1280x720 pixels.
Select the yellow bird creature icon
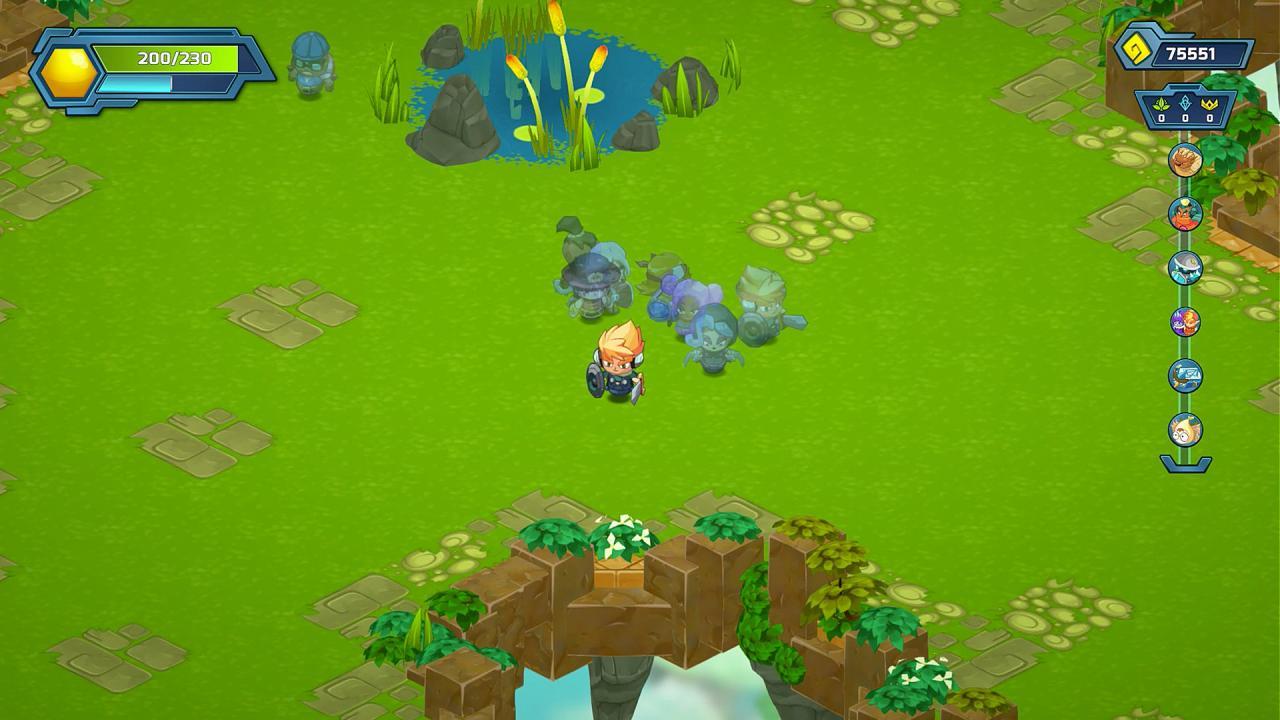pos(1184,430)
